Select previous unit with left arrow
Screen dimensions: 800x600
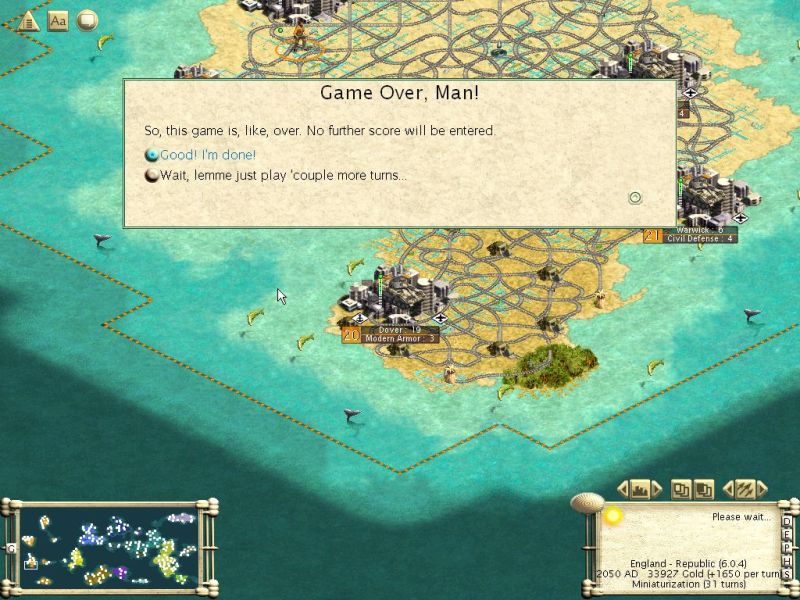point(728,489)
